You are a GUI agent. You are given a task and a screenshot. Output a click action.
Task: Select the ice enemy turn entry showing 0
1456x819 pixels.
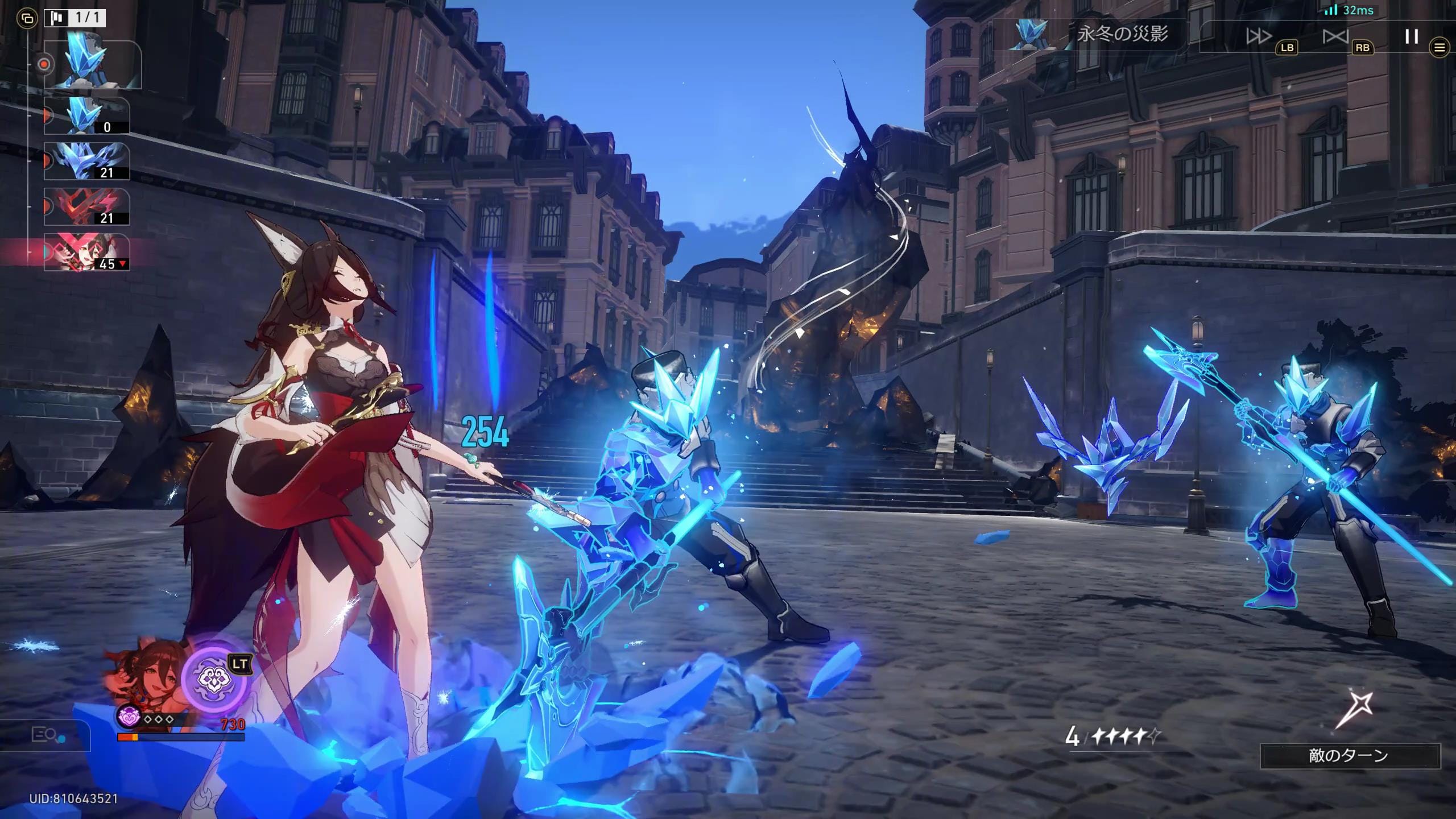(x=87, y=115)
